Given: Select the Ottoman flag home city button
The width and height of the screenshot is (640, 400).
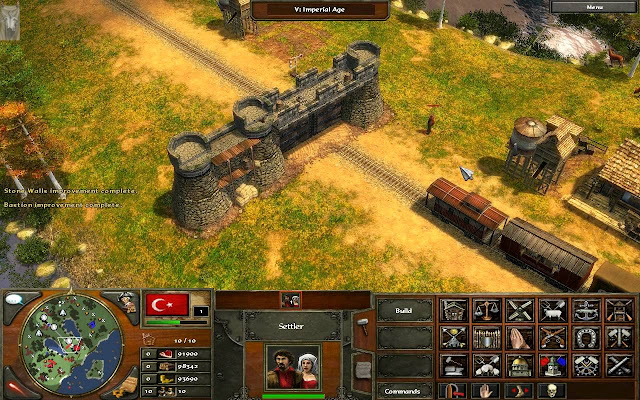Looking at the screenshot, I should [x=167, y=305].
